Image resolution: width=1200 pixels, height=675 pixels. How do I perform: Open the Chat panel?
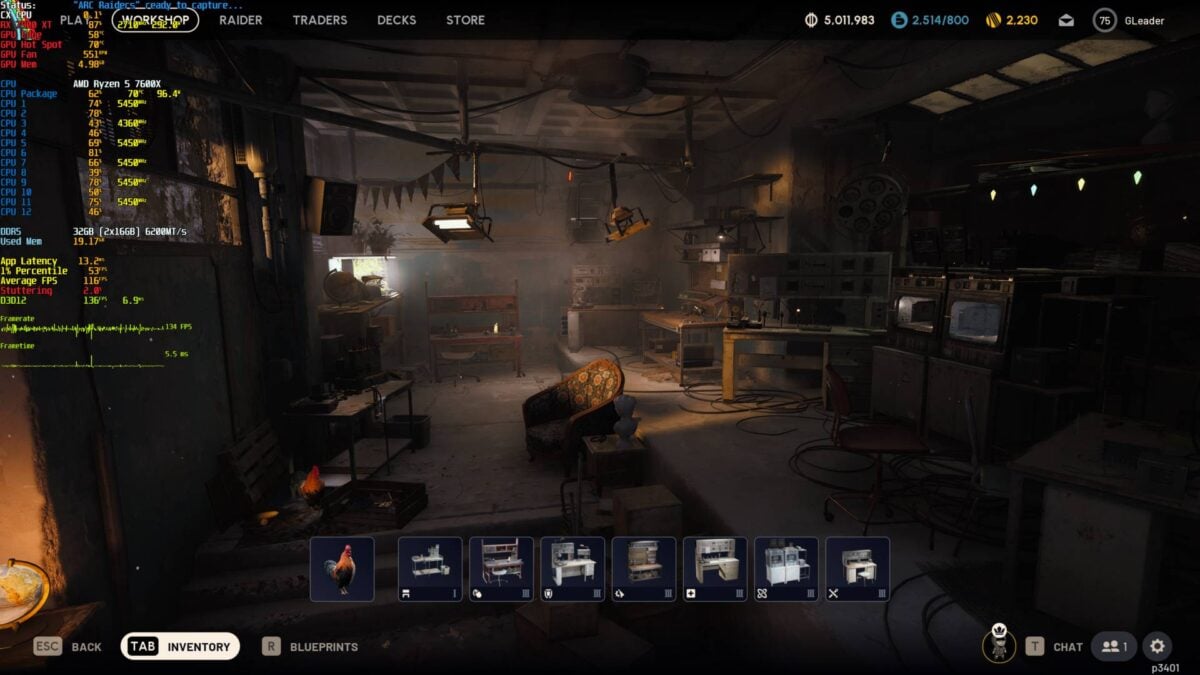[x=1054, y=647]
